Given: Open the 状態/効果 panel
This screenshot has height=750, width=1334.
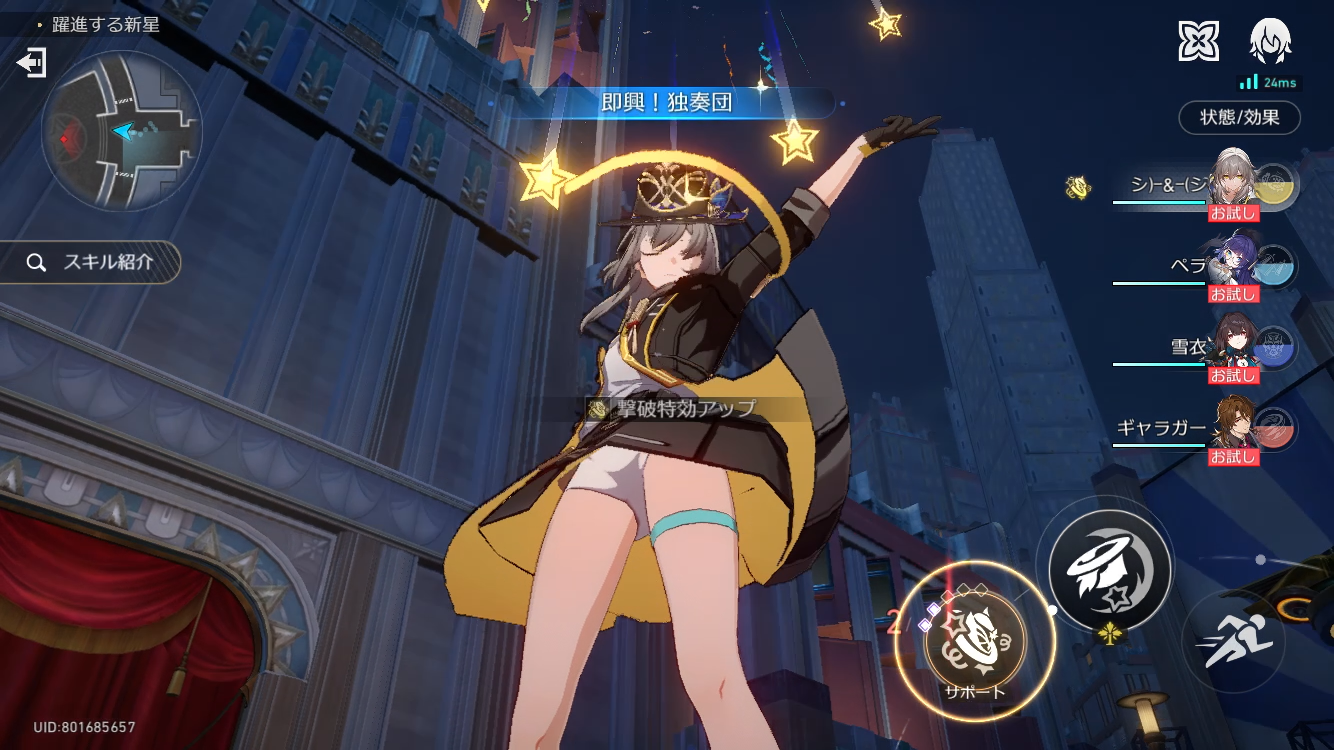Looking at the screenshot, I should 1240,118.
